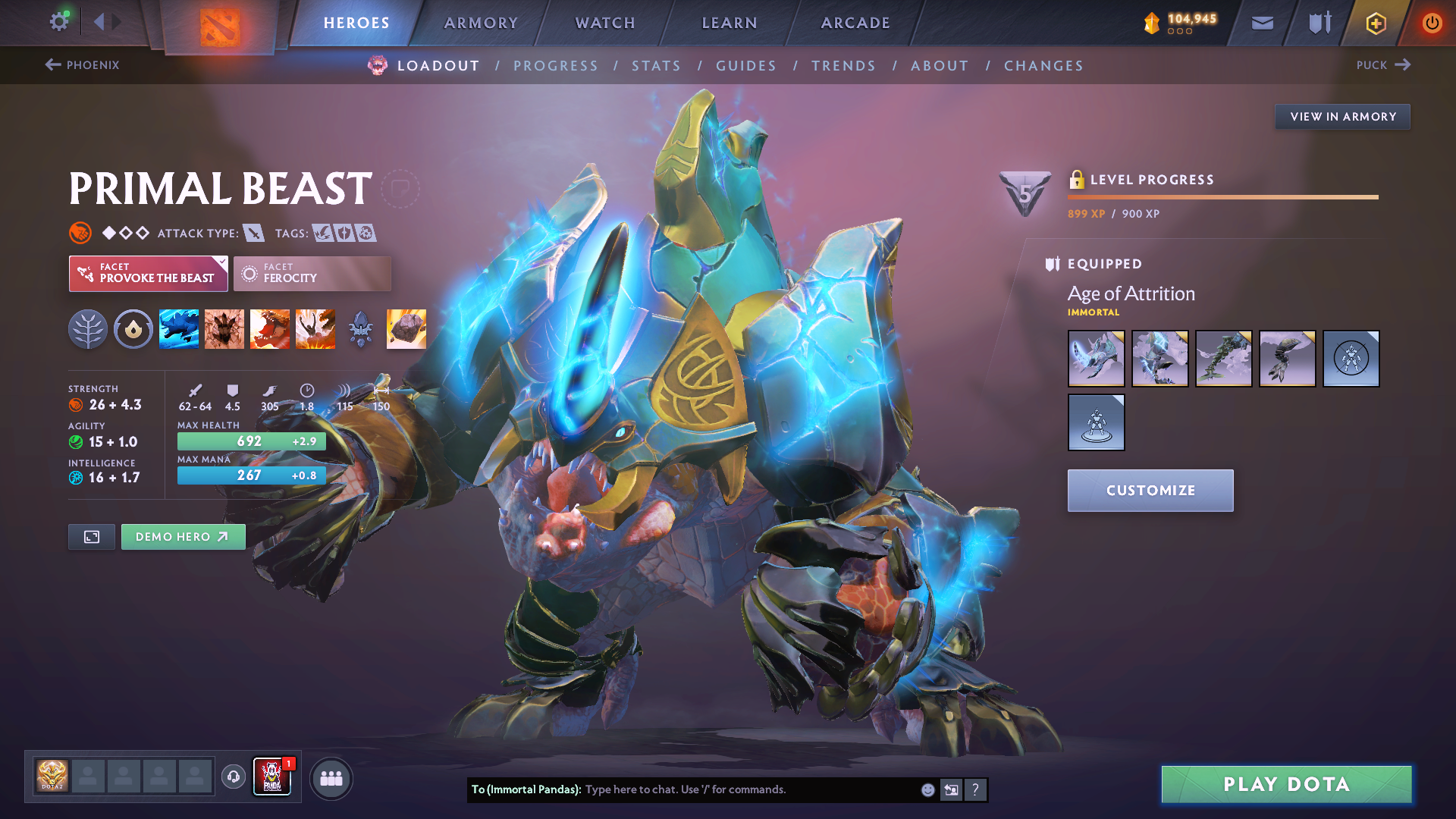
Task: Open the settings gear menu
Action: [59, 21]
